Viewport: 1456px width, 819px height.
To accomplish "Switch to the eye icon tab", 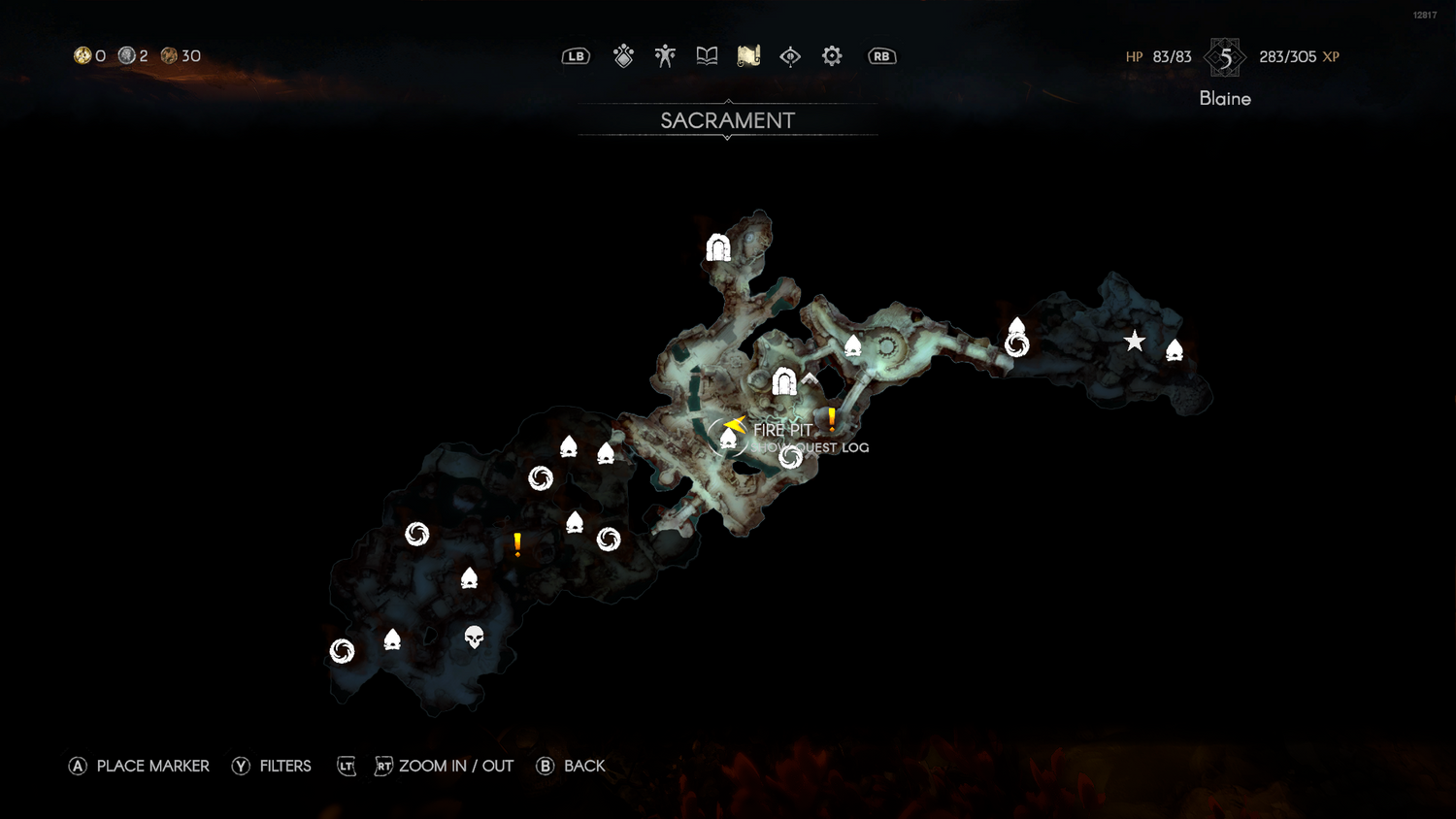I will [790, 56].
